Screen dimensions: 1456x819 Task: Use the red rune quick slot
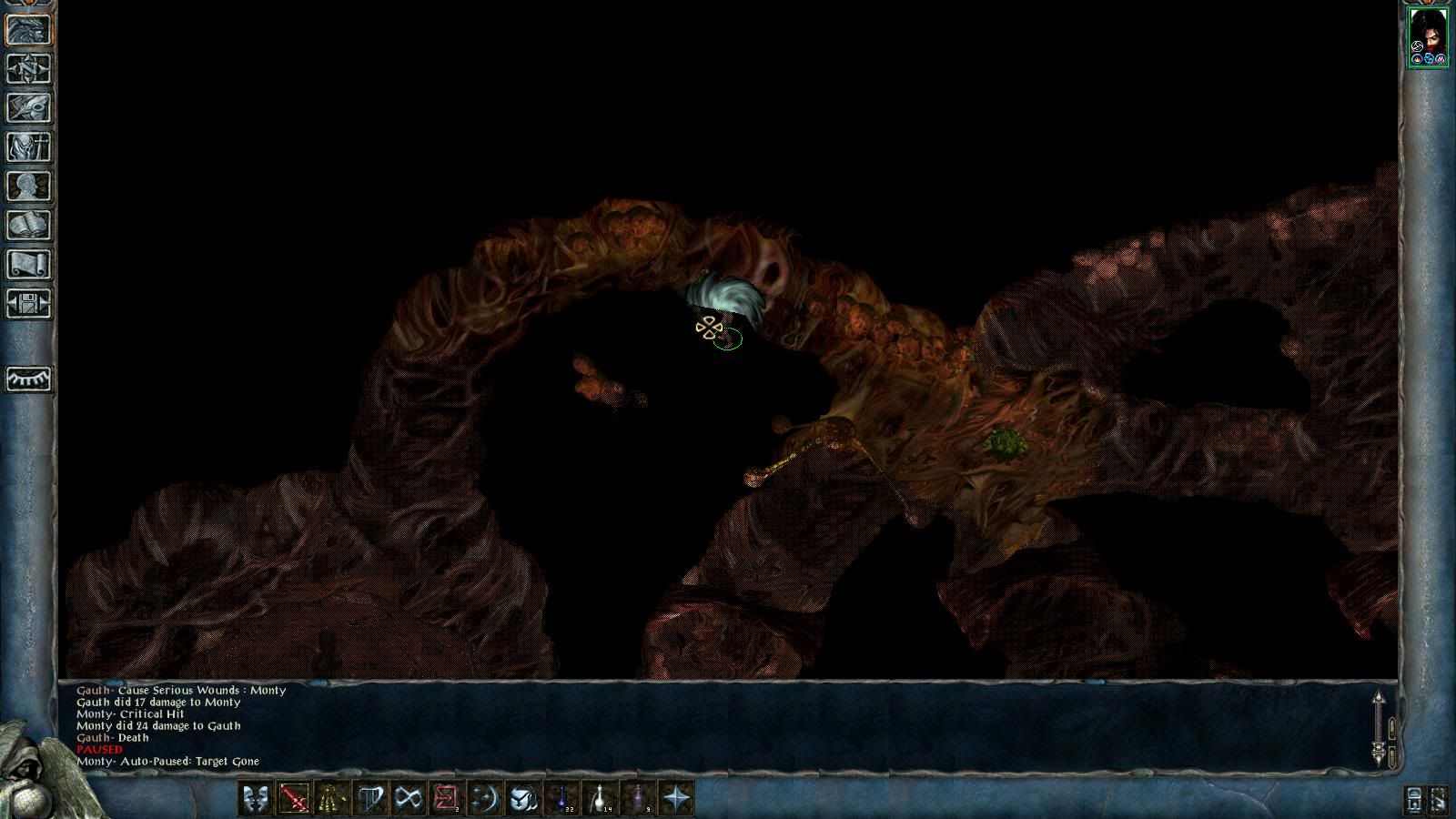[x=447, y=799]
